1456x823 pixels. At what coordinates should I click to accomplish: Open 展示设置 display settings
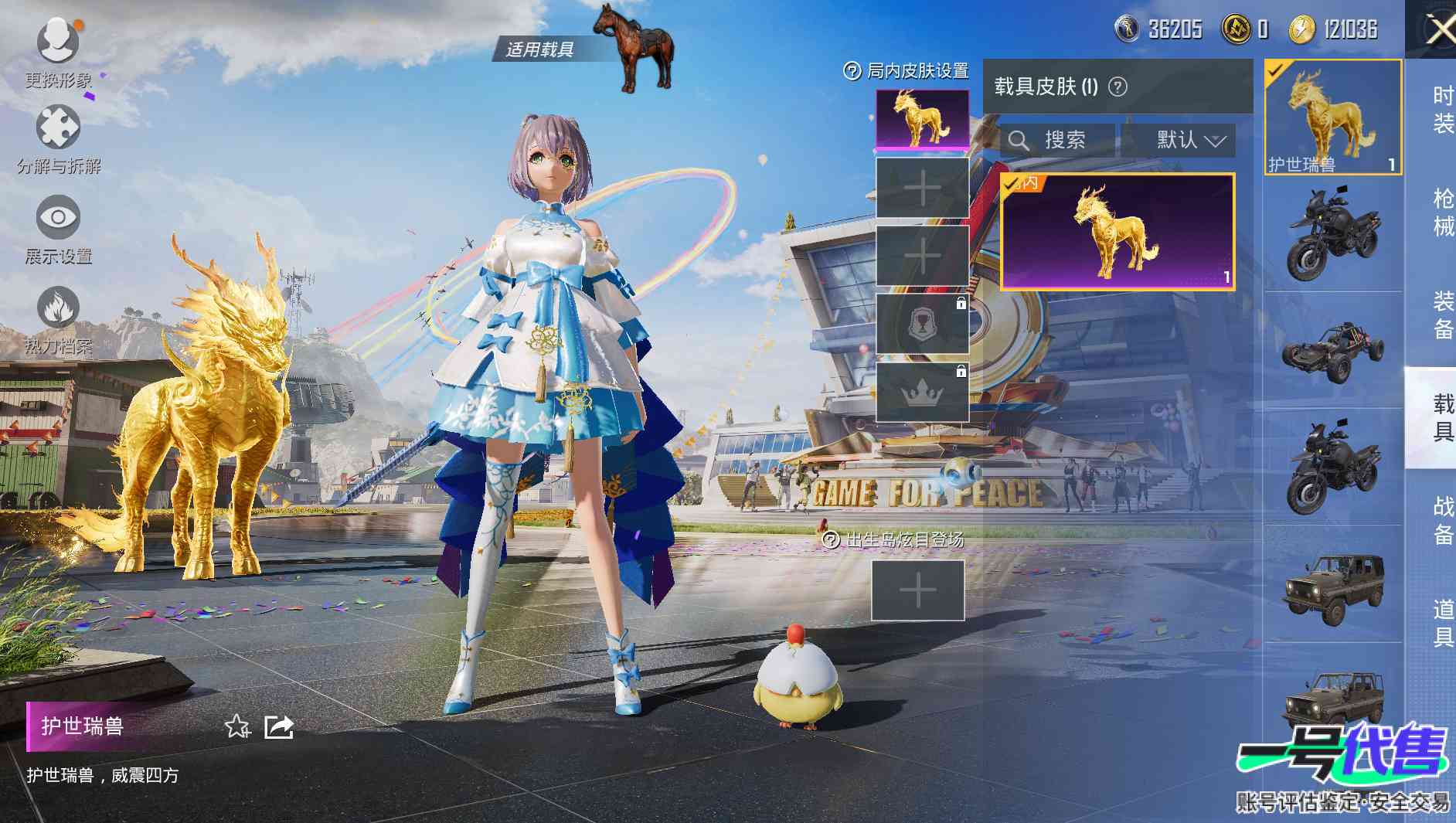point(58,219)
